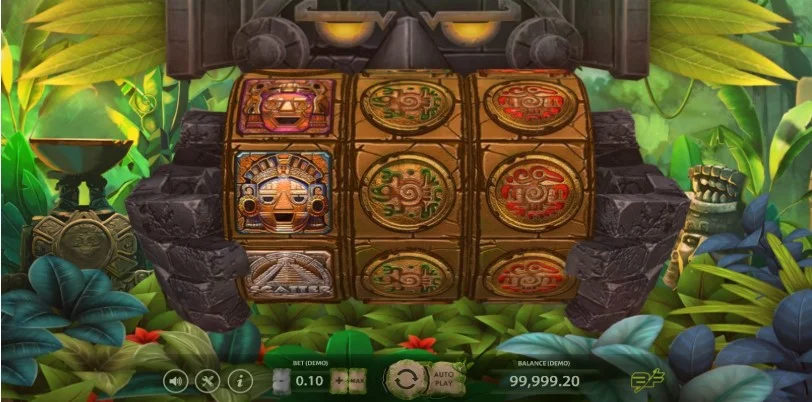Increase the bet with the plus button
This screenshot has height=402, width=812.
click(337, 381)
